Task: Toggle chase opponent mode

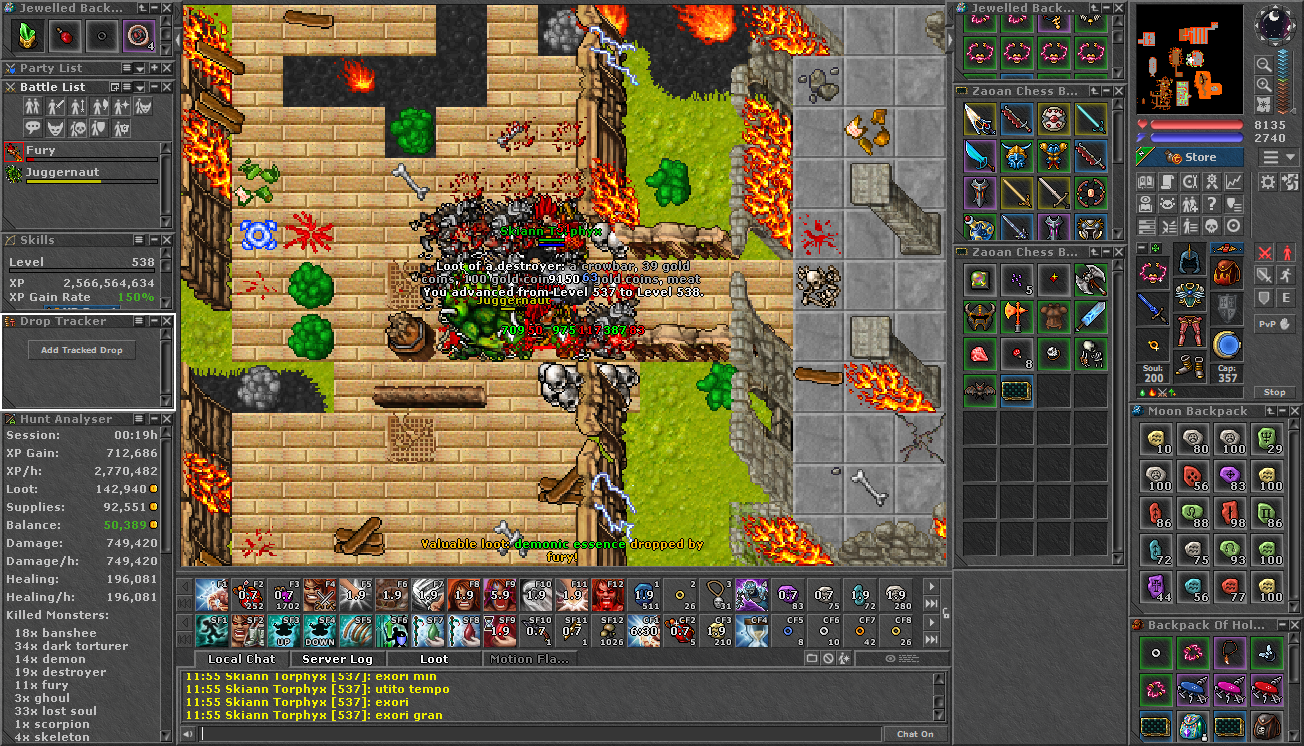Action: 1286,275
